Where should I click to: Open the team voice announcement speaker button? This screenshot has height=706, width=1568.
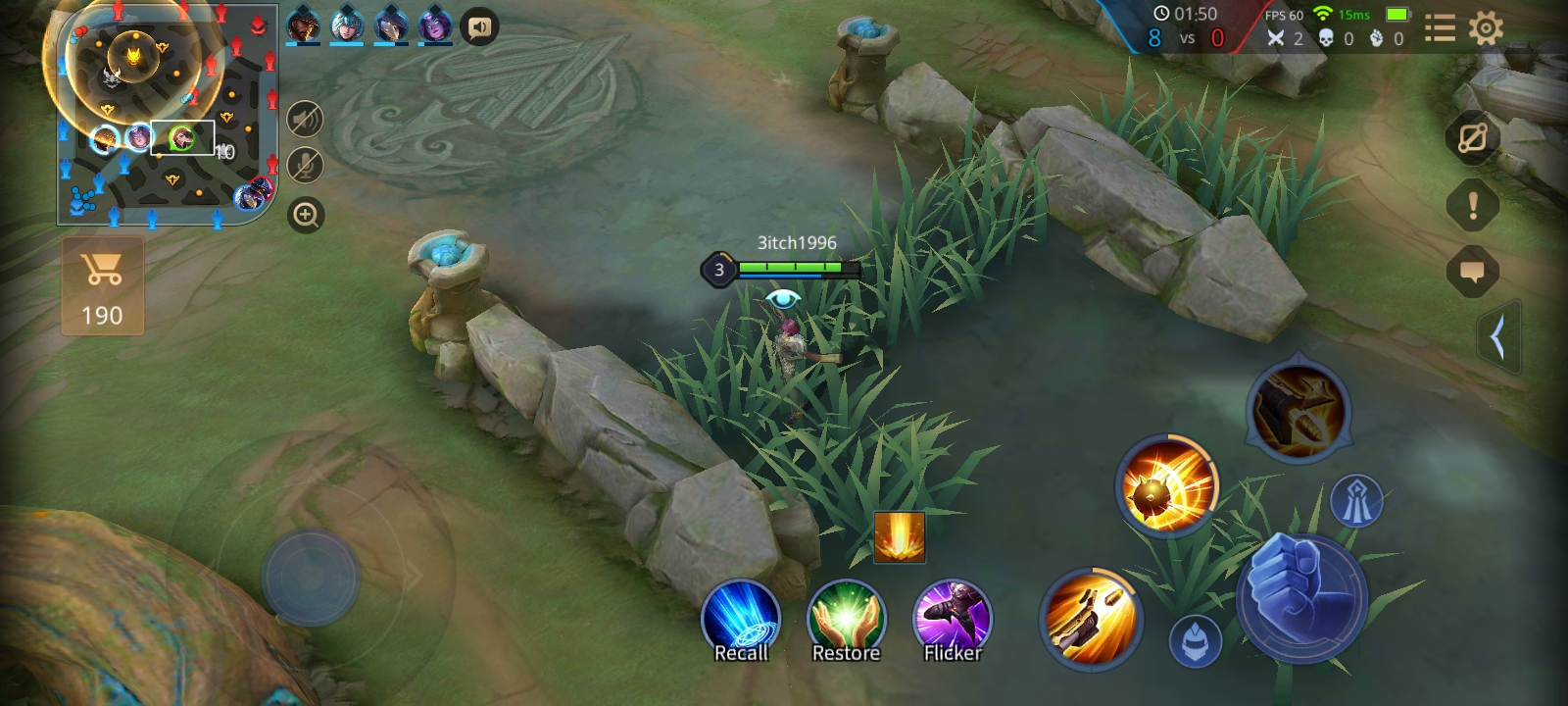(x=479, y=27)
